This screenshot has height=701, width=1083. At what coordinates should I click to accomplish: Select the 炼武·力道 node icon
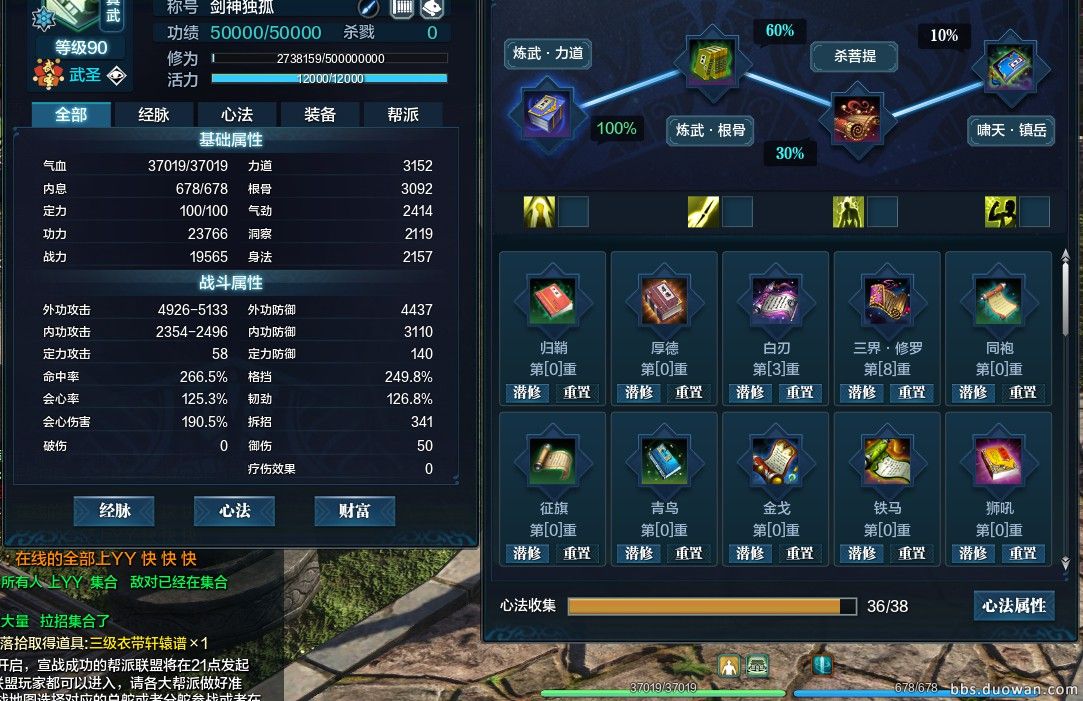pyautogui.click(x=547, y=112)
